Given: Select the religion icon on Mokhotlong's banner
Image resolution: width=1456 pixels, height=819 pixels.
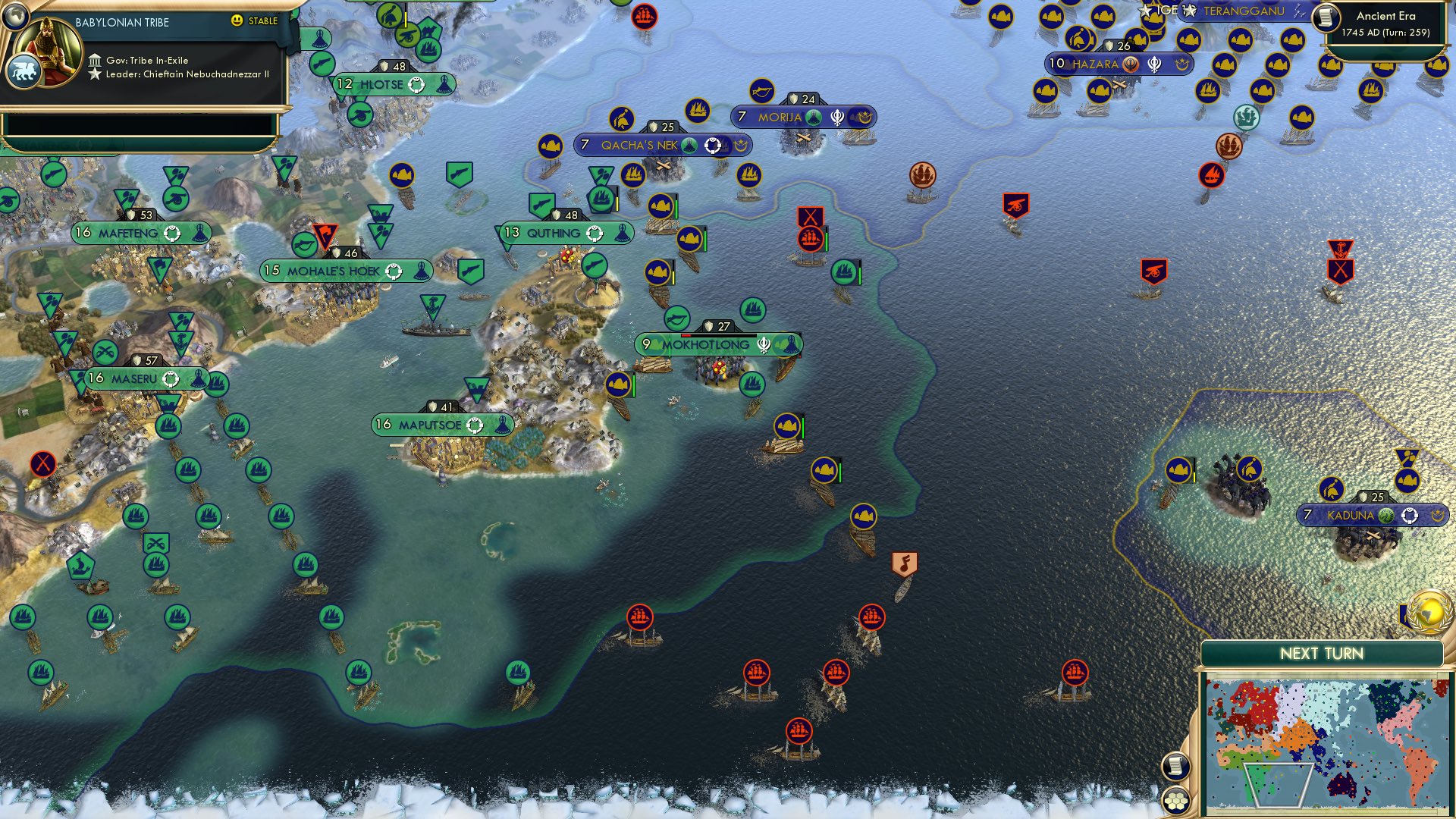Looking at the screenshot, I should tap(764, 346).
